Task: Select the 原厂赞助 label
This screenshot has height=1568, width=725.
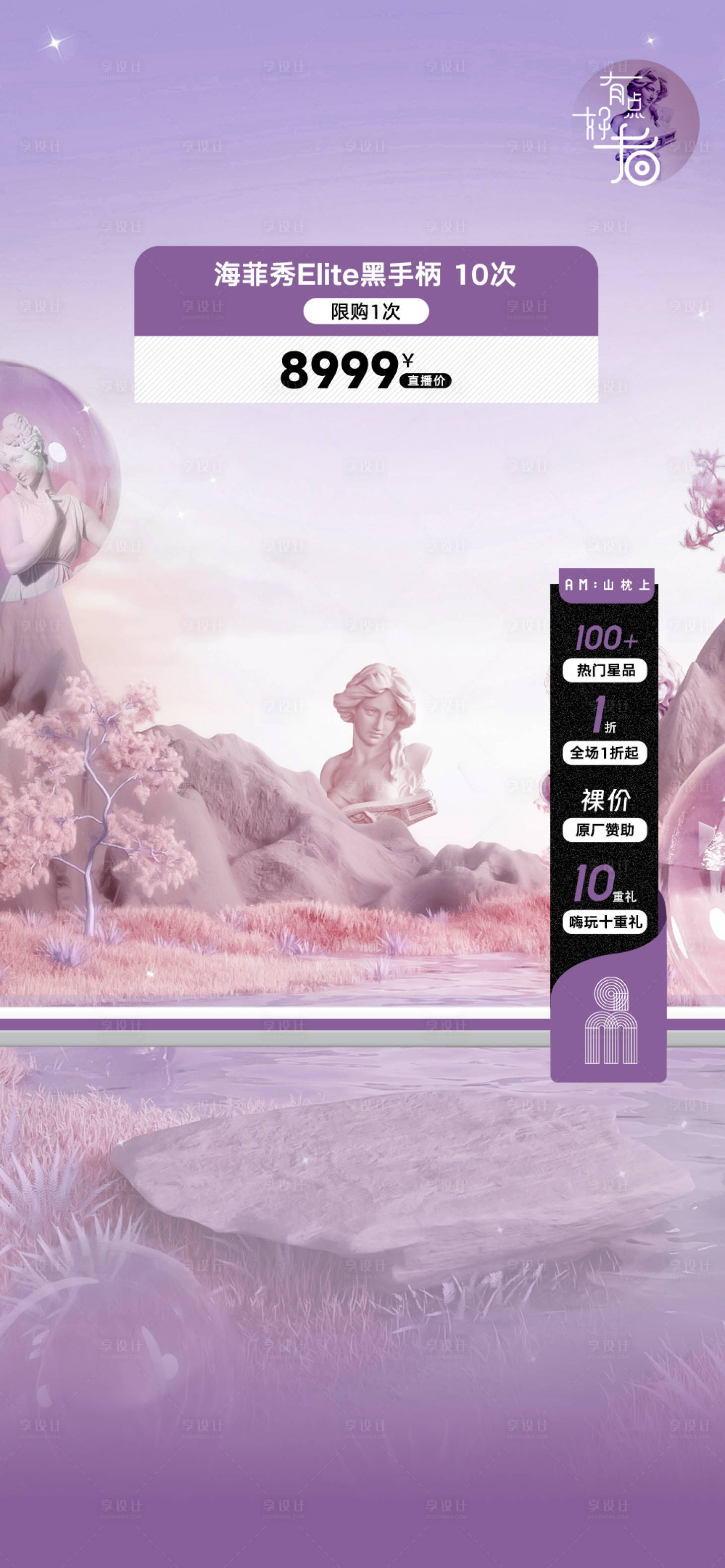Action: (x=604, y=830)
